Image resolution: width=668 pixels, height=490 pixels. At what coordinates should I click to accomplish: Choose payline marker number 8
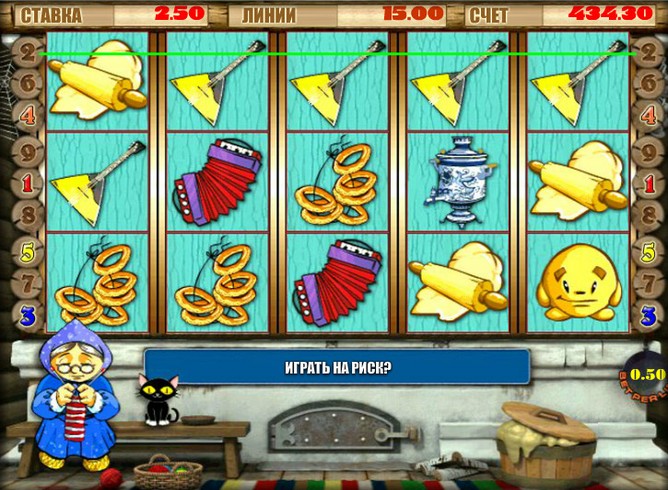coord(29,216)
